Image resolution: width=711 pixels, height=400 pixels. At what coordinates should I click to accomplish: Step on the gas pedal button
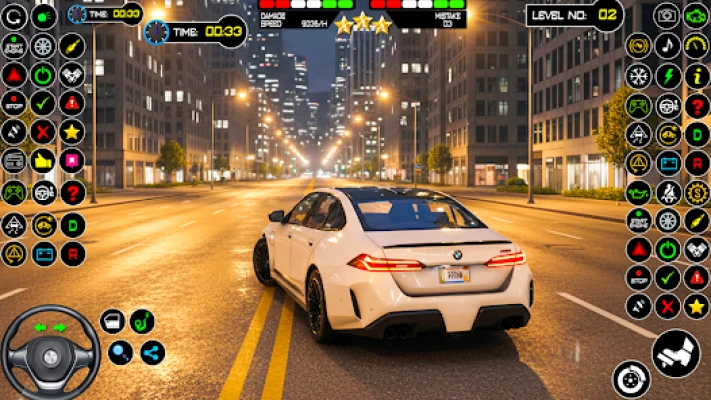pos(676,353)
